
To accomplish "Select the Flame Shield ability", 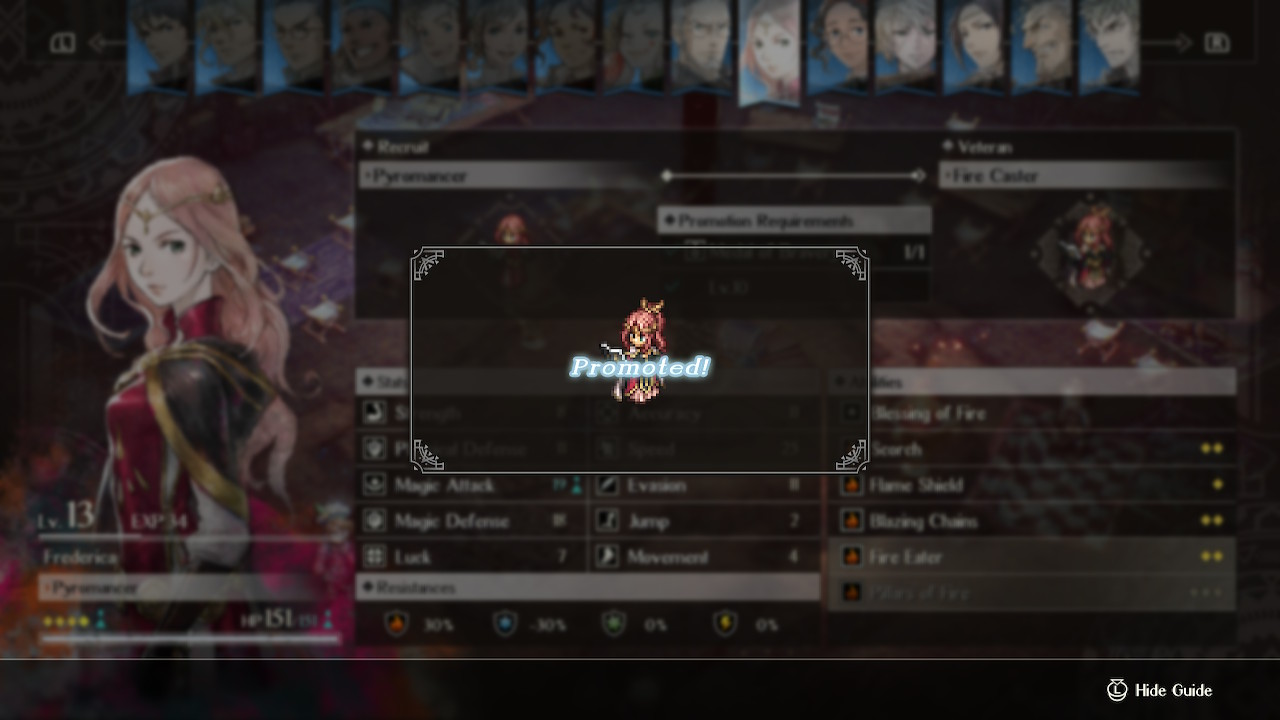I will point(1030,485).
